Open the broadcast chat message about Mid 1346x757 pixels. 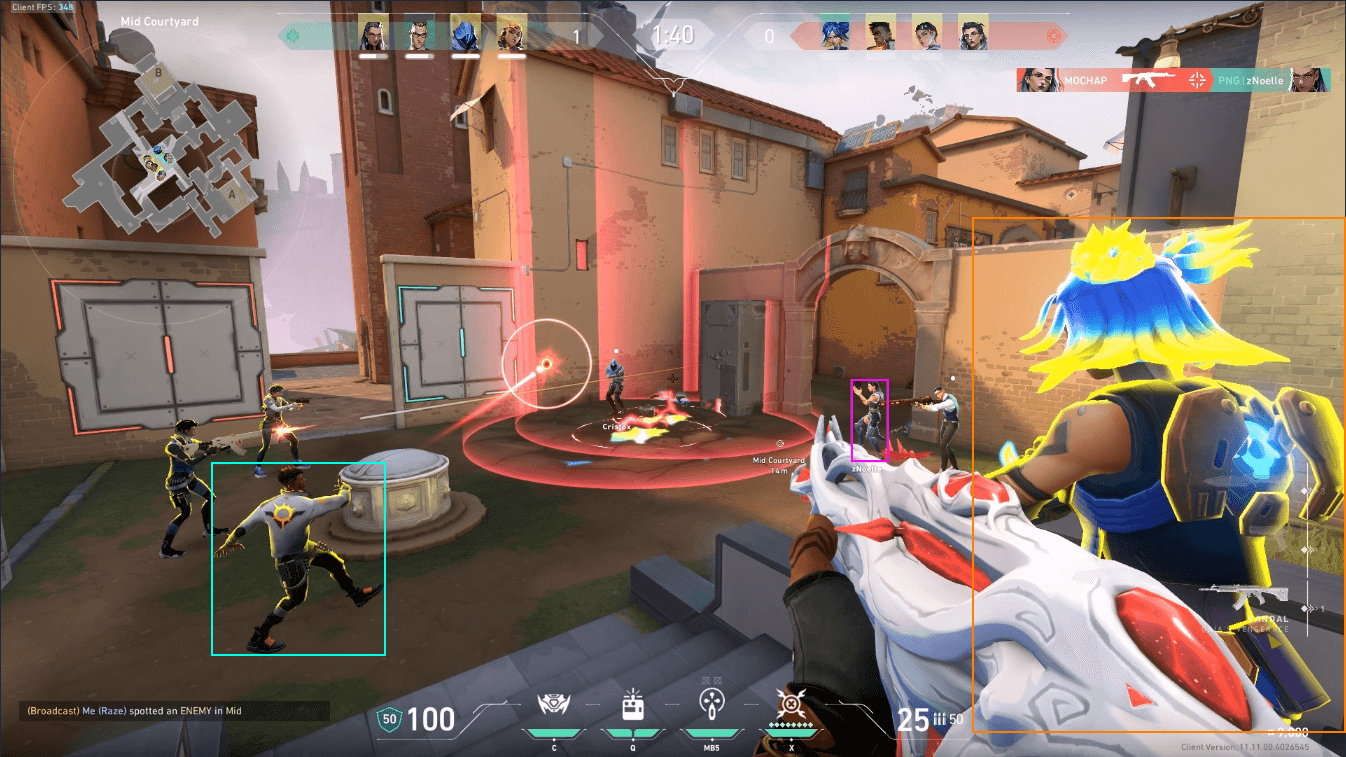[135, 711]
